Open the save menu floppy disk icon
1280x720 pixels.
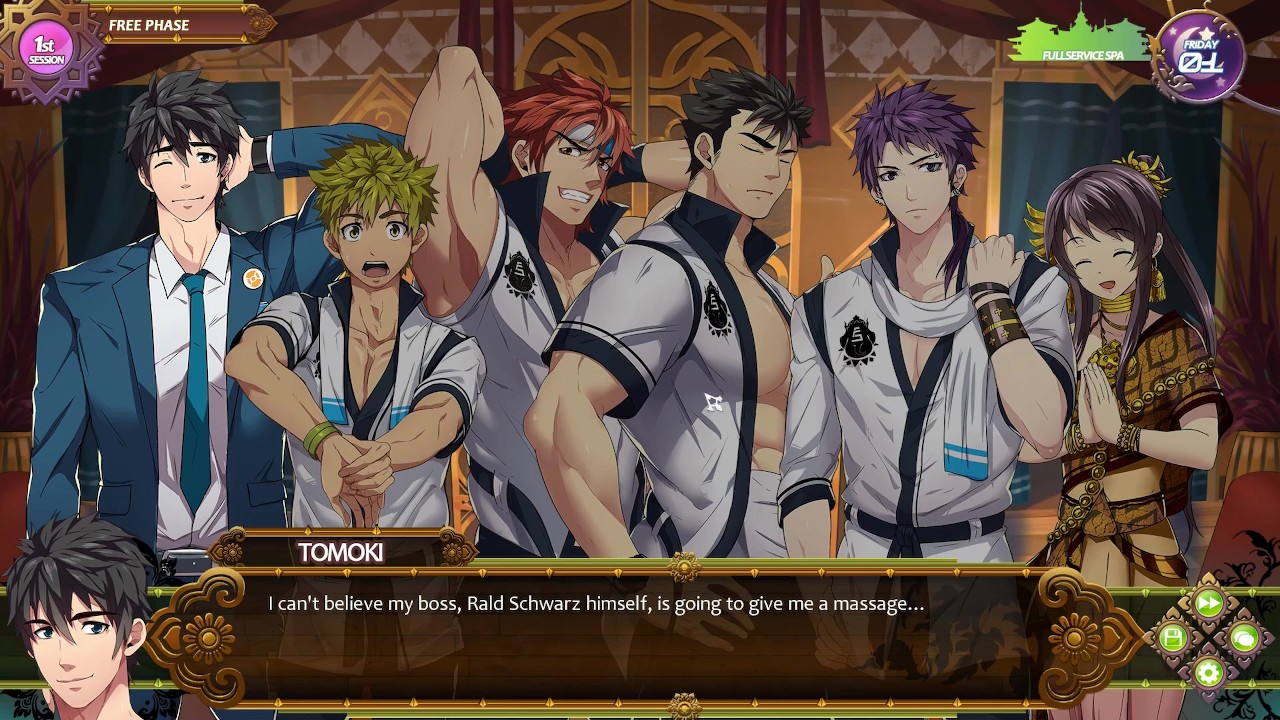1173,638
